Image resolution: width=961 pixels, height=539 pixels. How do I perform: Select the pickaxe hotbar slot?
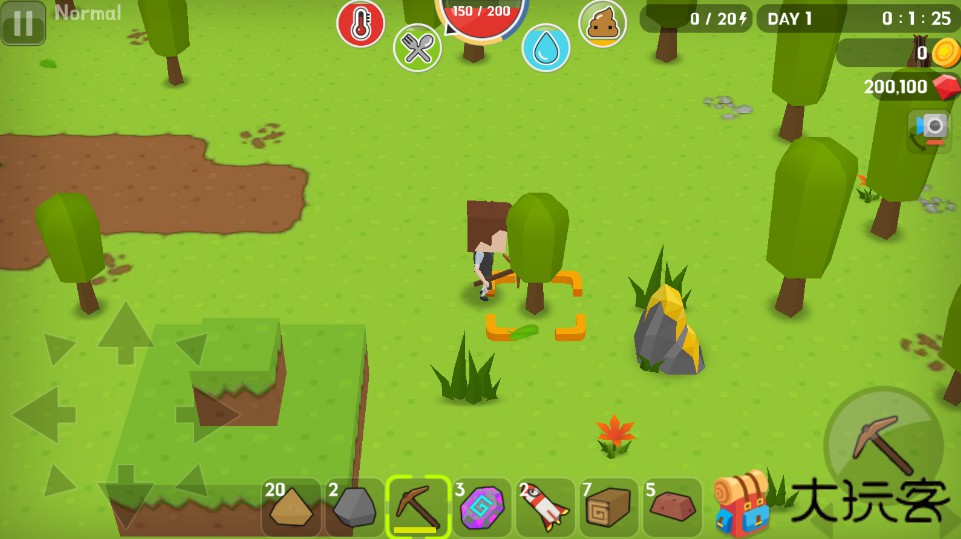(418, 507)
